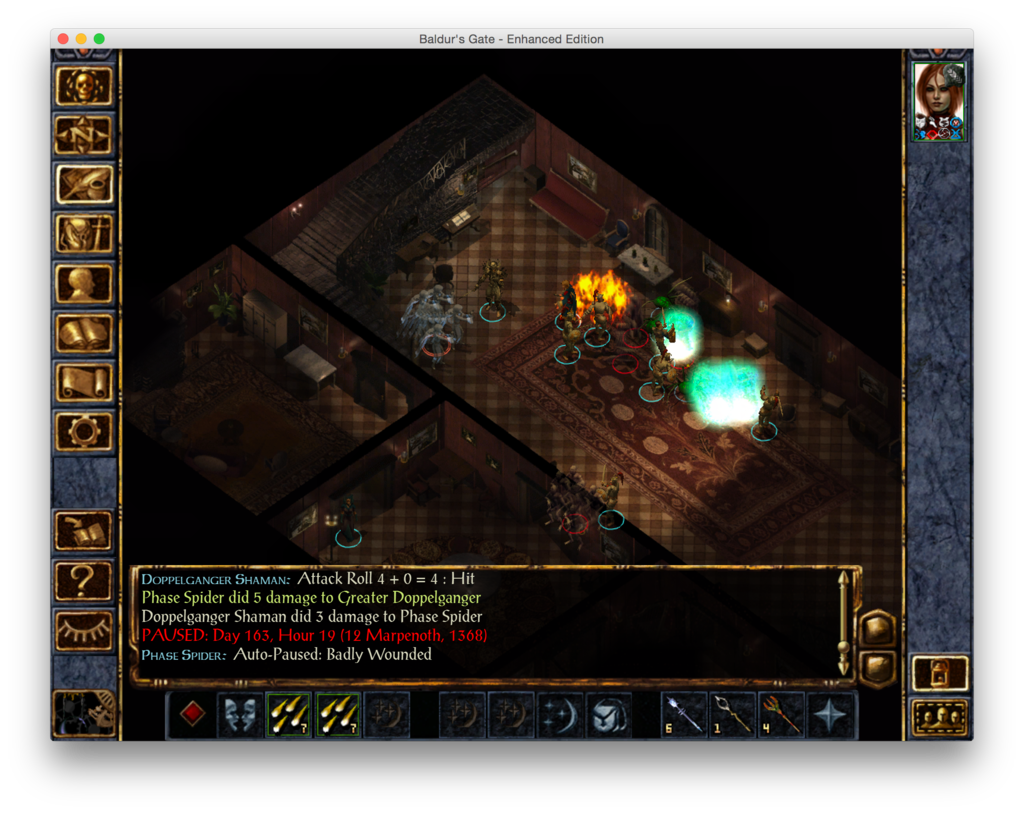Click the red diamond guard button

192,715
